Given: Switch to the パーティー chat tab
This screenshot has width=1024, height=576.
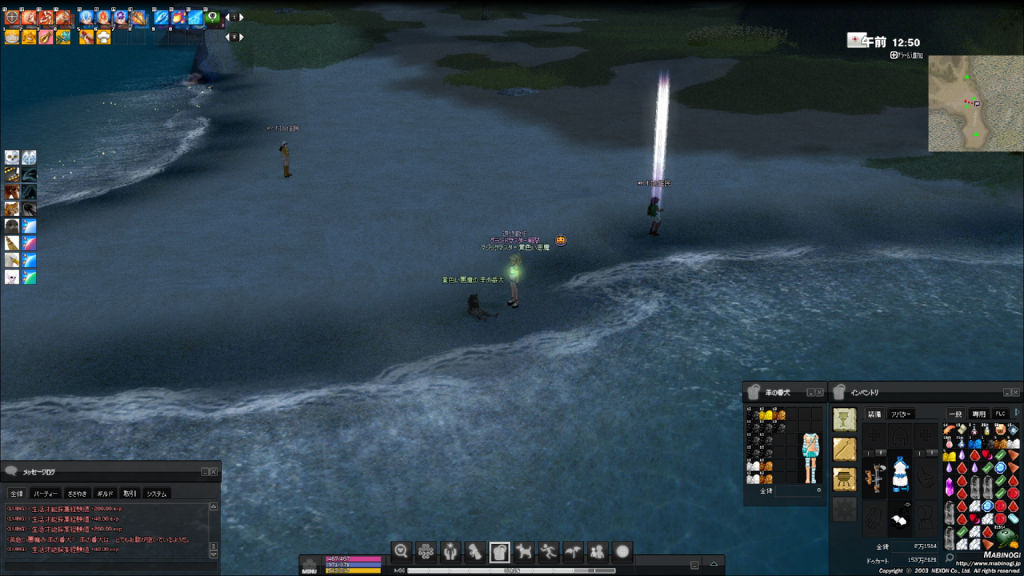Looking at the screenshot, I should coord(45,493).
